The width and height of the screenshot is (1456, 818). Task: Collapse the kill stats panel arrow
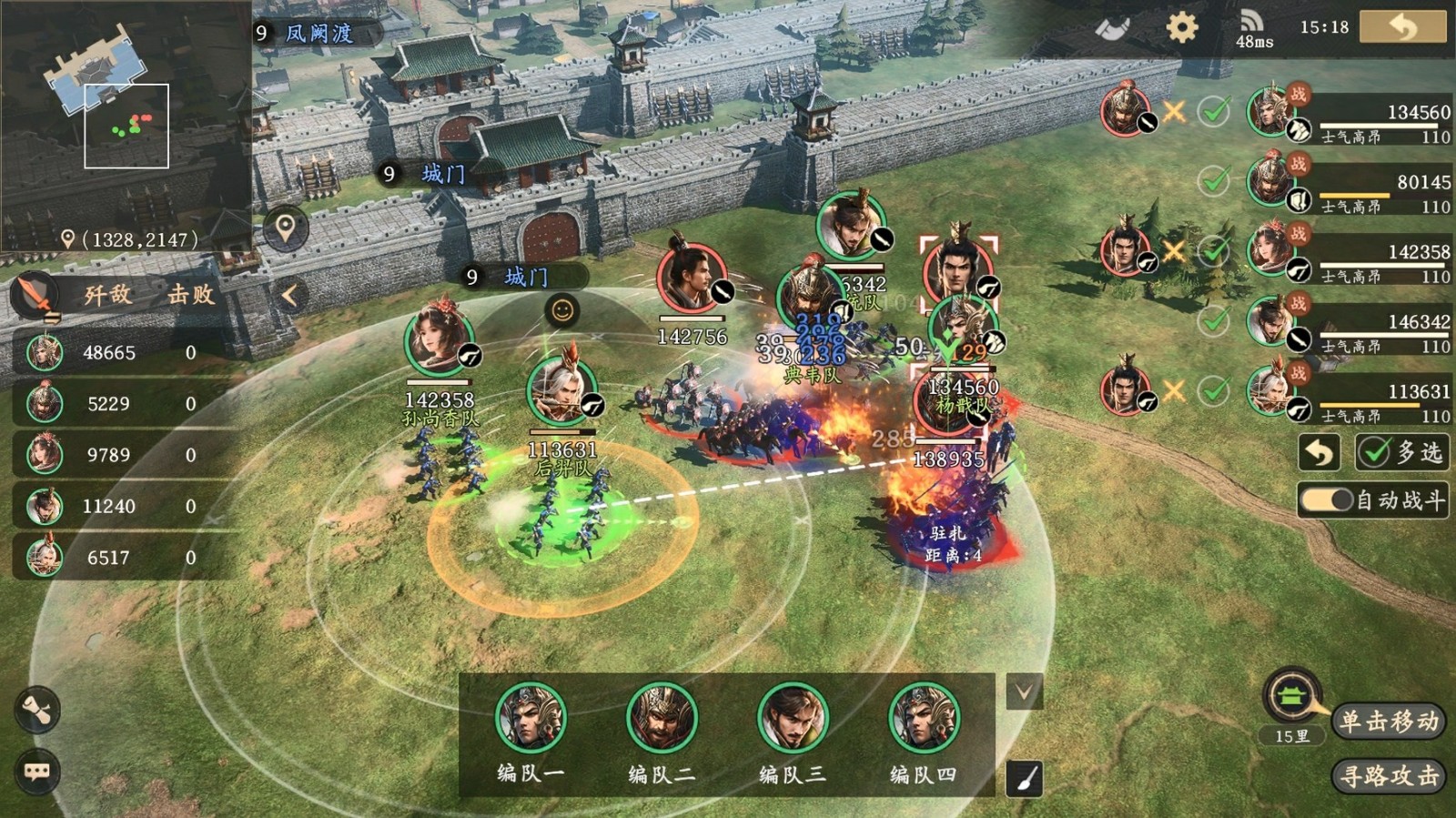(289, 295)
